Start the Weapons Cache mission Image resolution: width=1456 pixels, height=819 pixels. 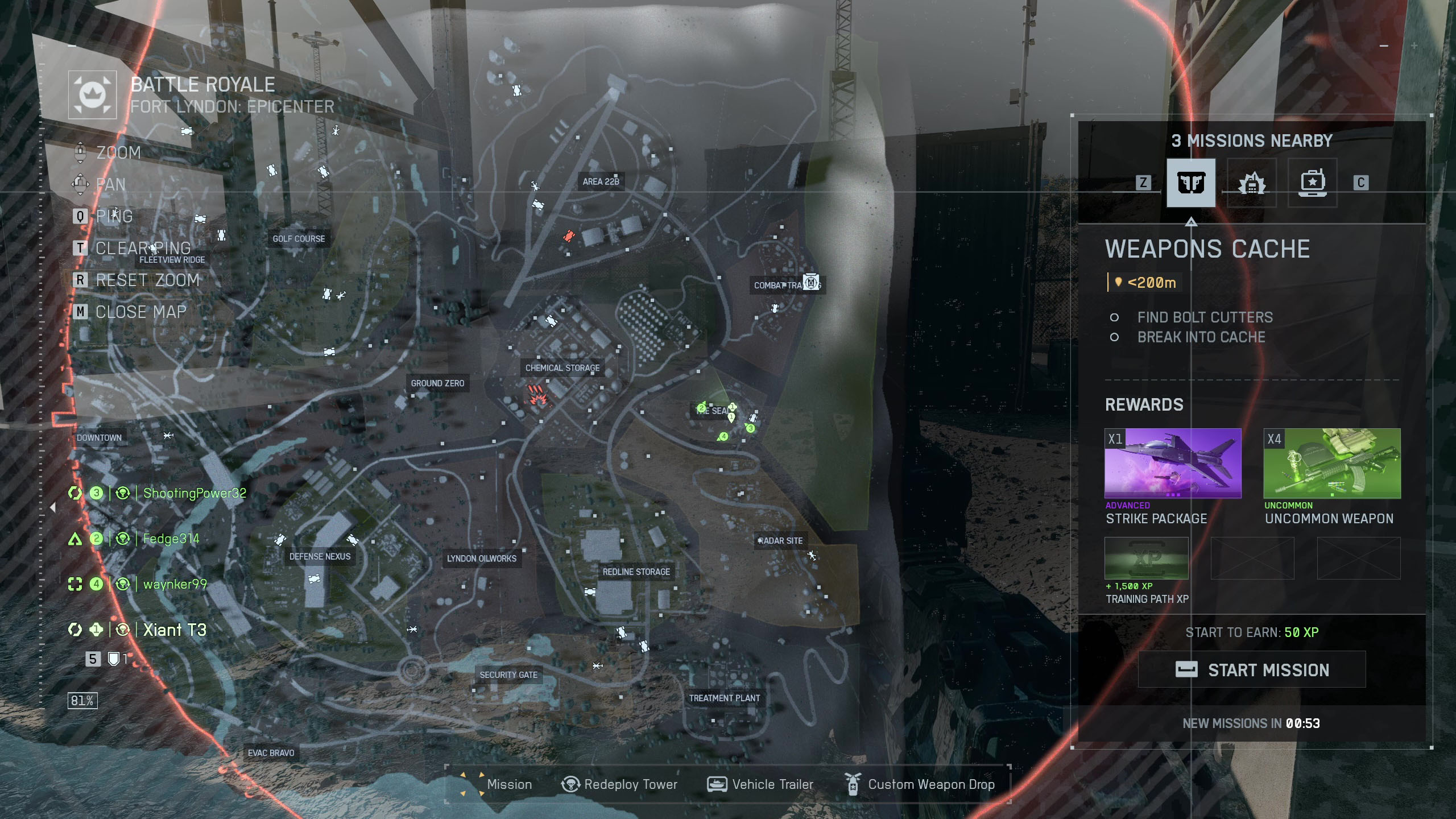(1251, 670)
